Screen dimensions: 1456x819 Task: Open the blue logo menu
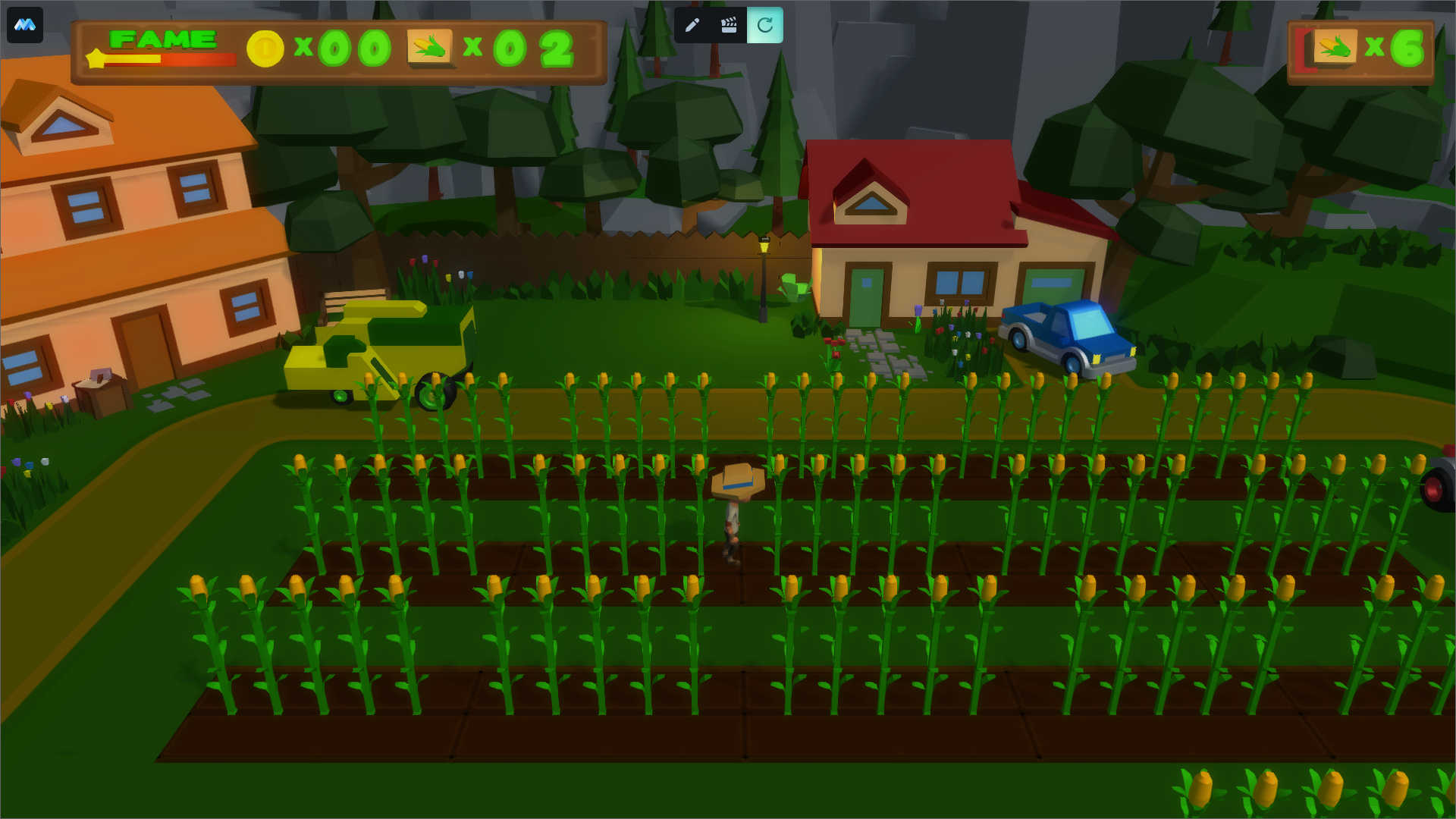tap(25, 25)
